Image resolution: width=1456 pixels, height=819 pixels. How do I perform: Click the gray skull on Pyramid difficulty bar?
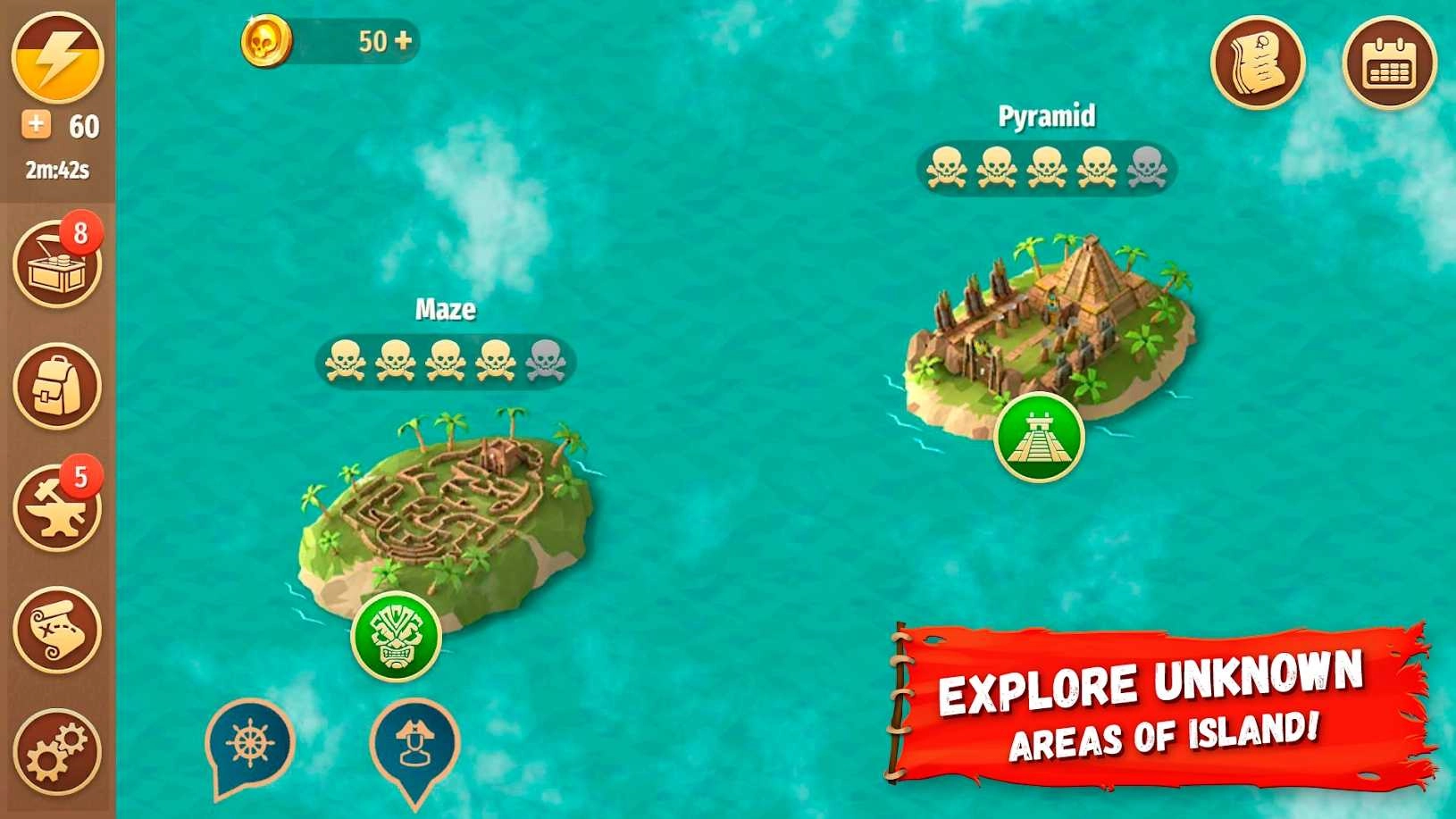(1144, 169)
